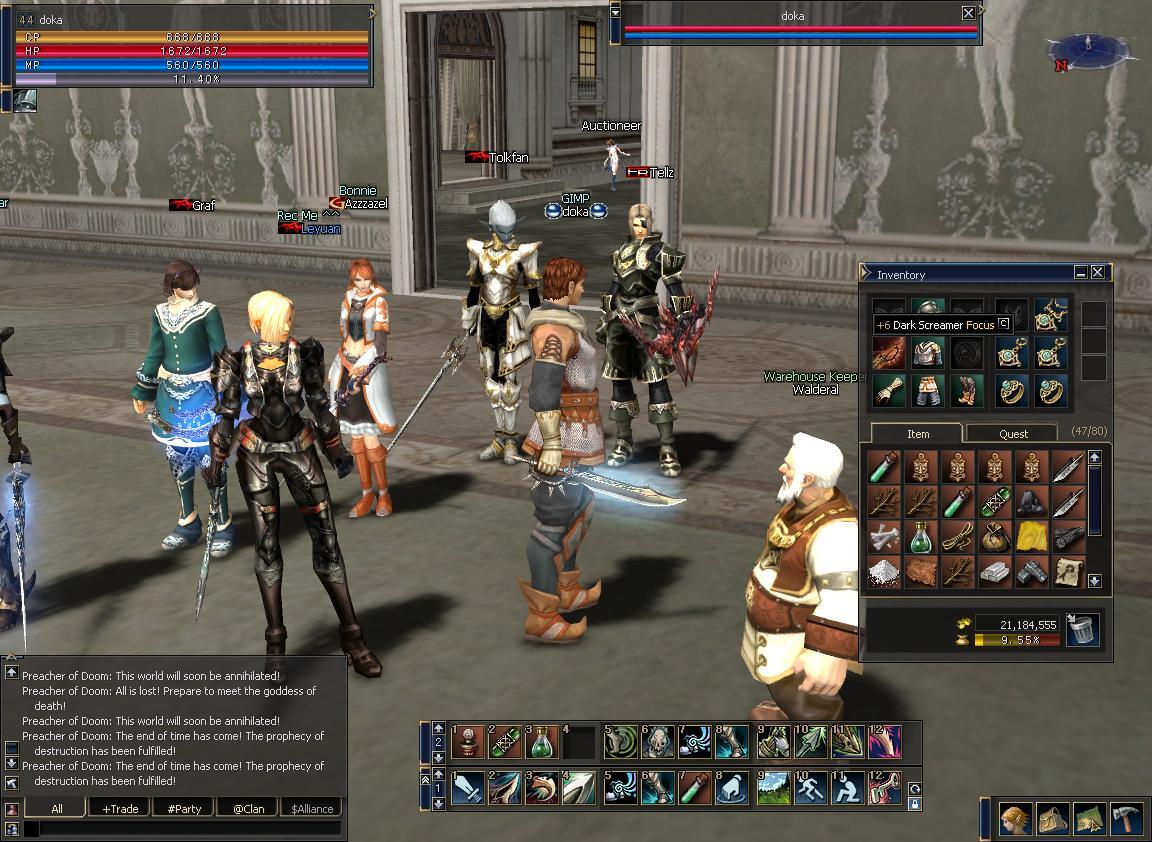Click the inventory trash can
Viewport: 1152px width, 842px height.
(1083, 630)
